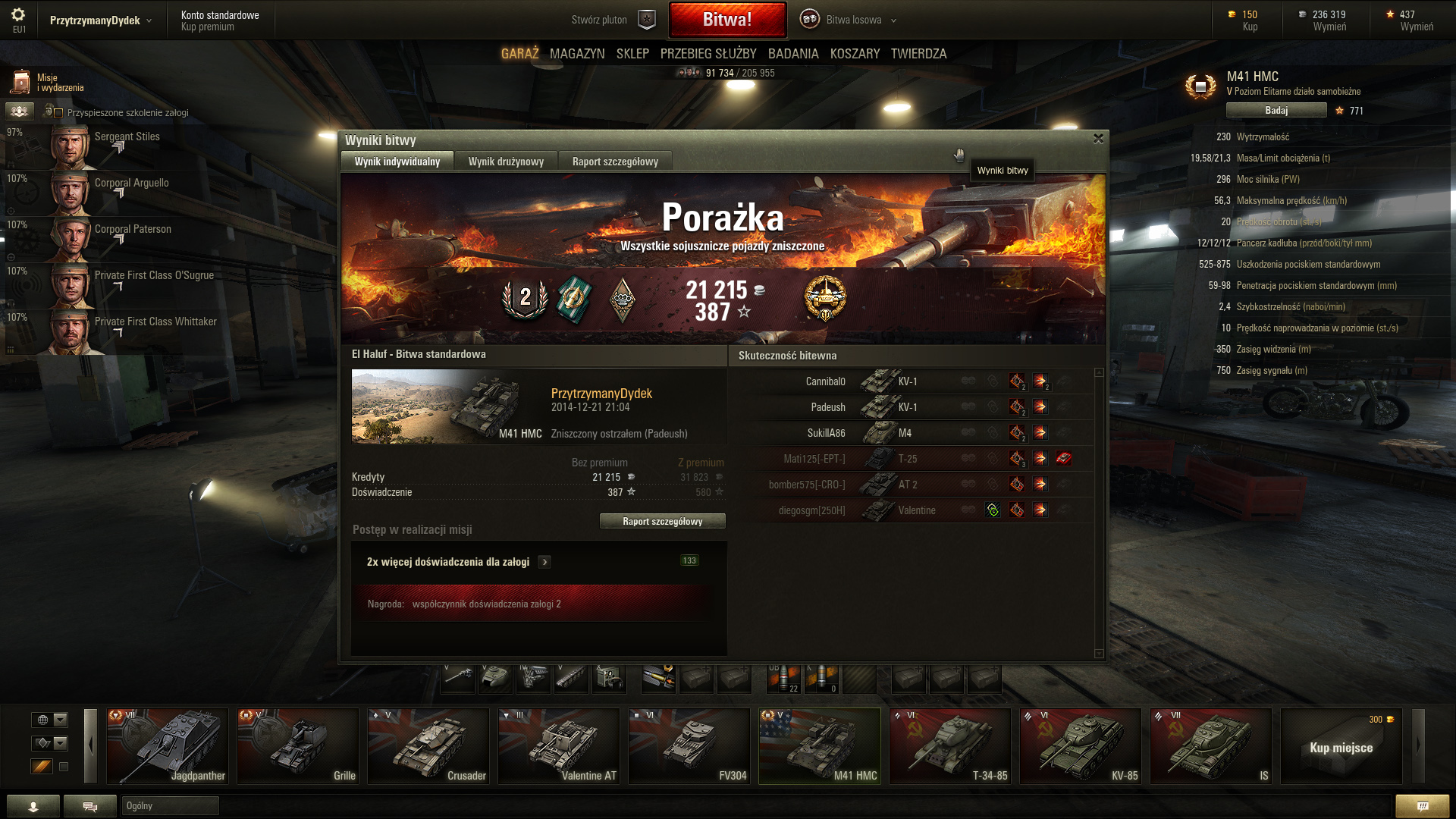Start a battle with the Bitwa! button

point(726,20)
